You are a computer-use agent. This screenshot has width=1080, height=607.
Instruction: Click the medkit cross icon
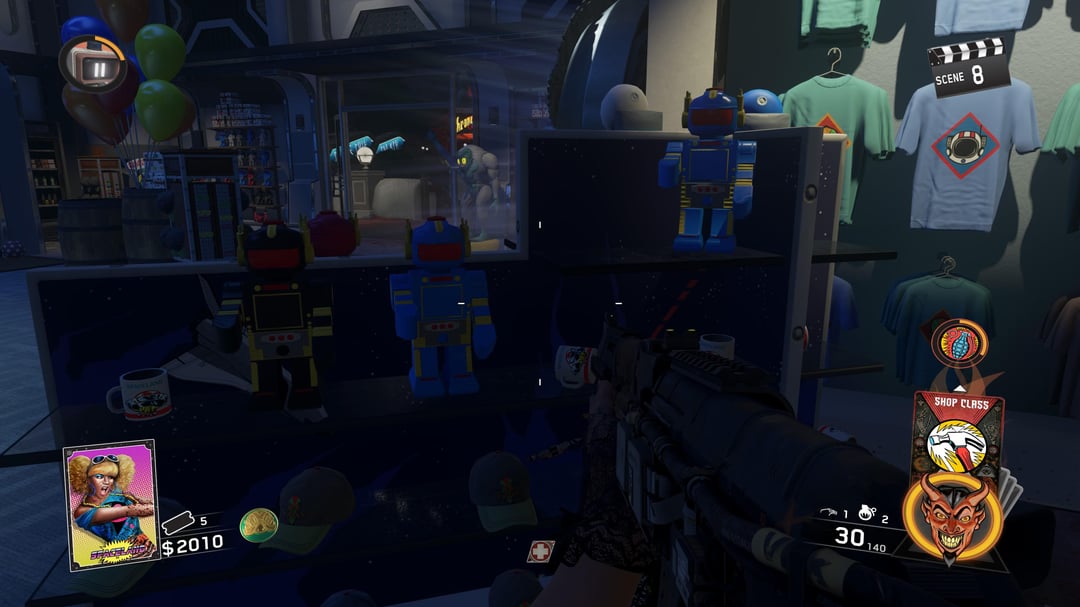tap(542, 551)
